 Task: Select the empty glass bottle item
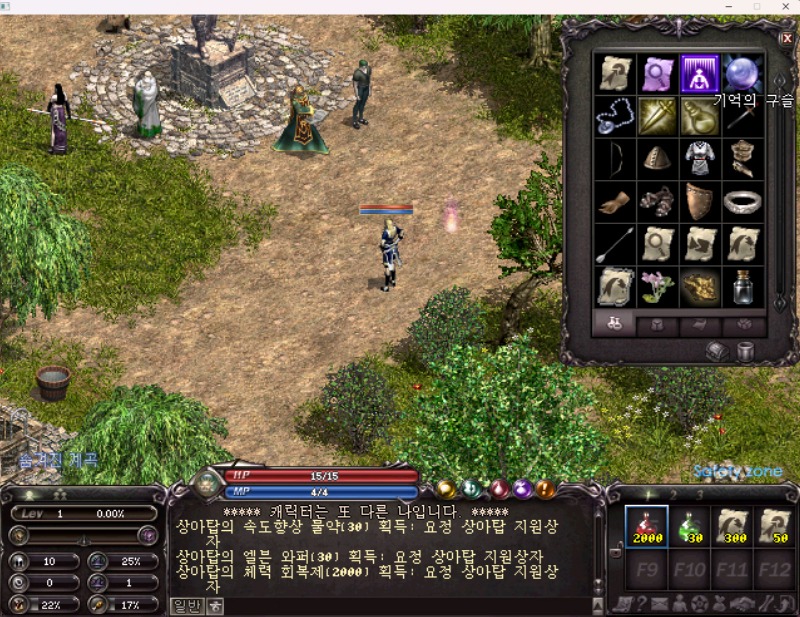click(x=743, y=287)
